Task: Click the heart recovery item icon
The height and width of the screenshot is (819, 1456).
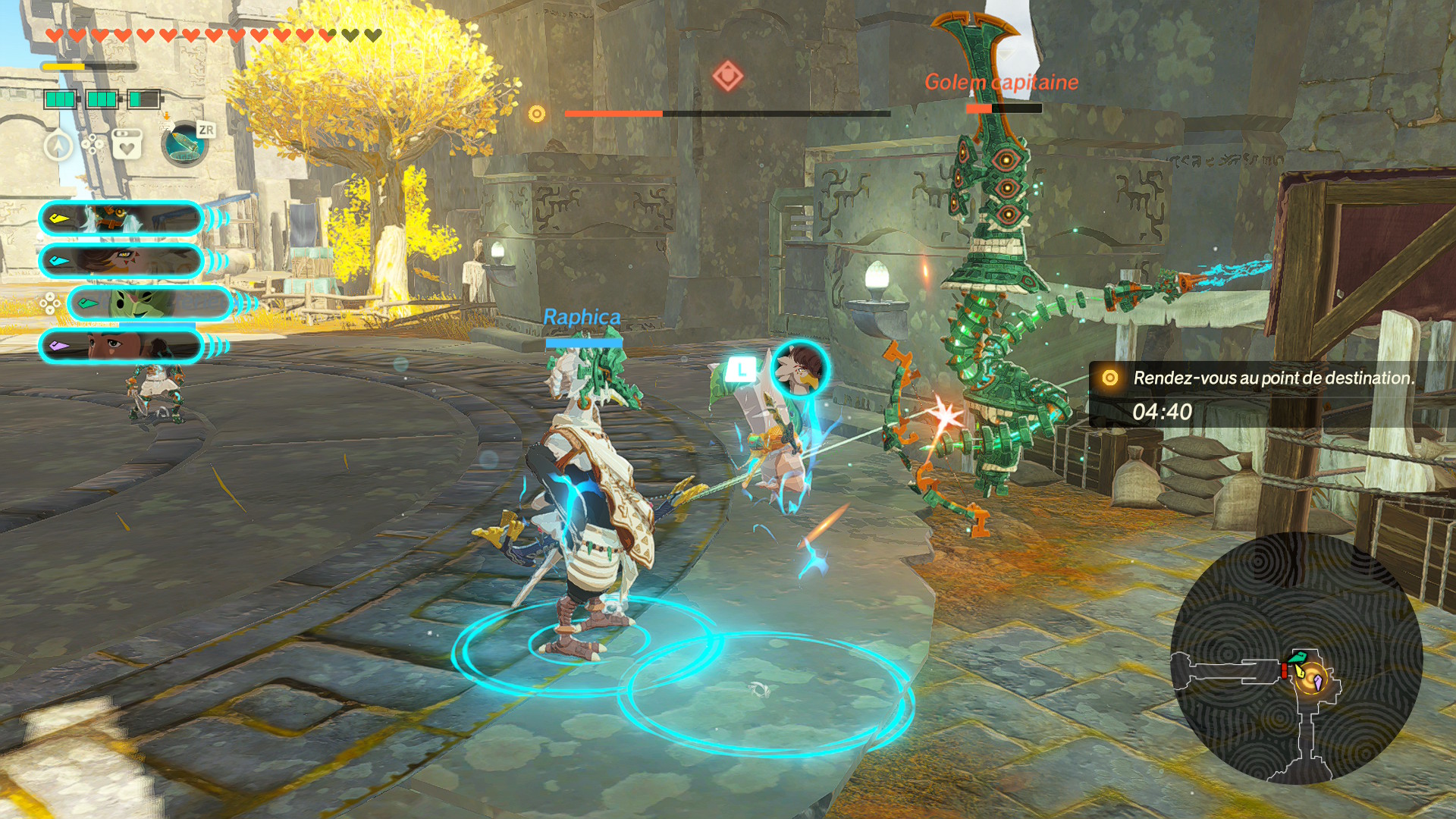Action: [127, 144]
